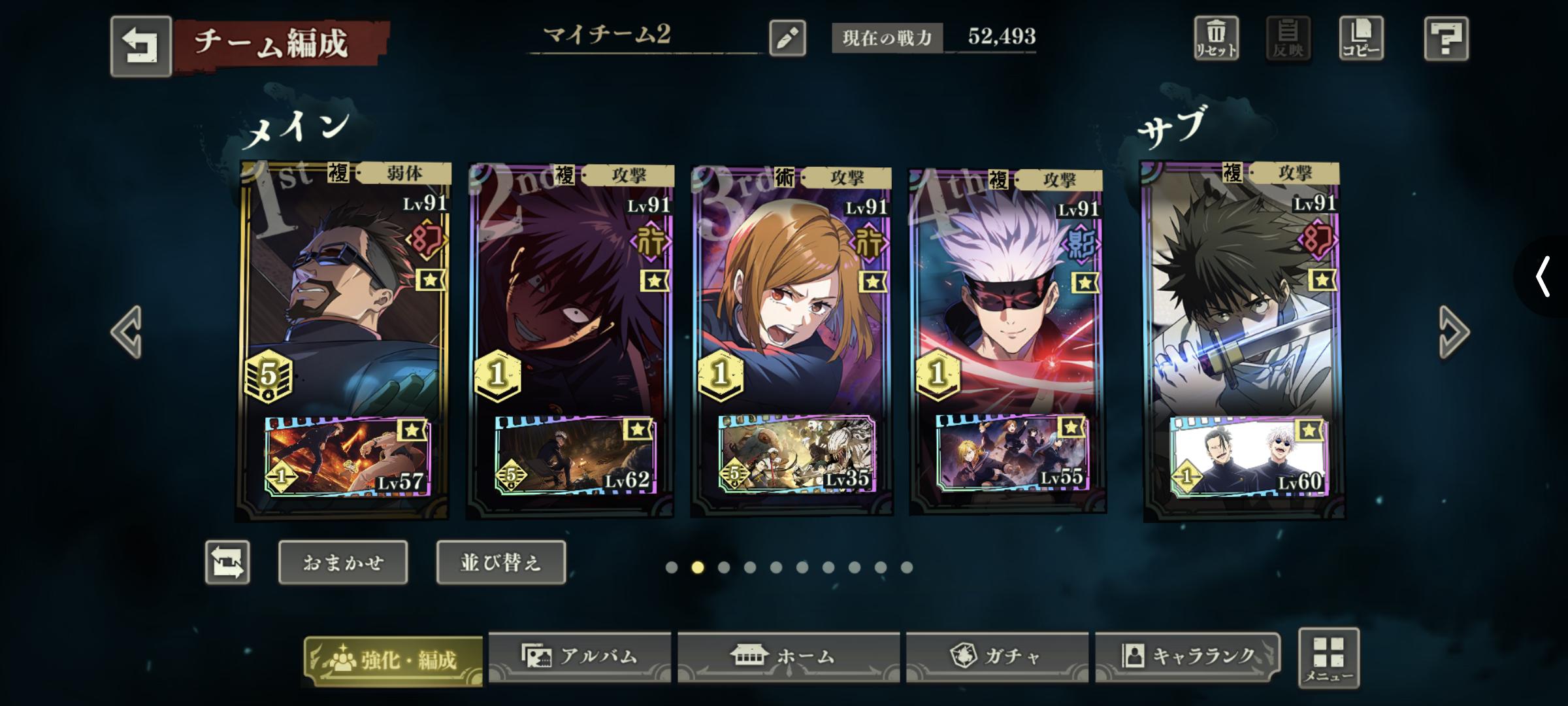
Task: Go back using the return arrow button
Action: (x=140, y=46)
